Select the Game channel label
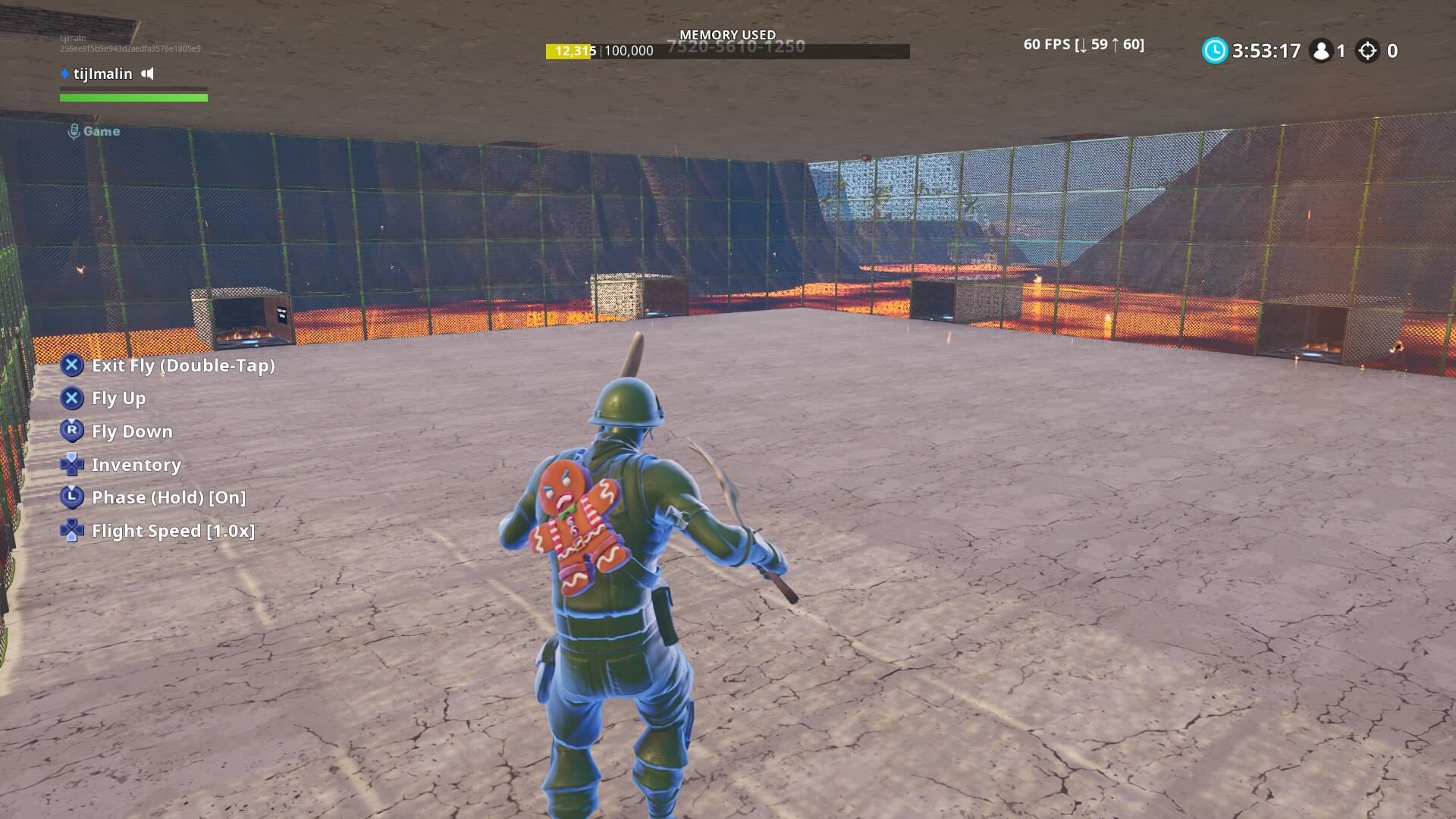The image size is (1456, 819). (100, 130)
